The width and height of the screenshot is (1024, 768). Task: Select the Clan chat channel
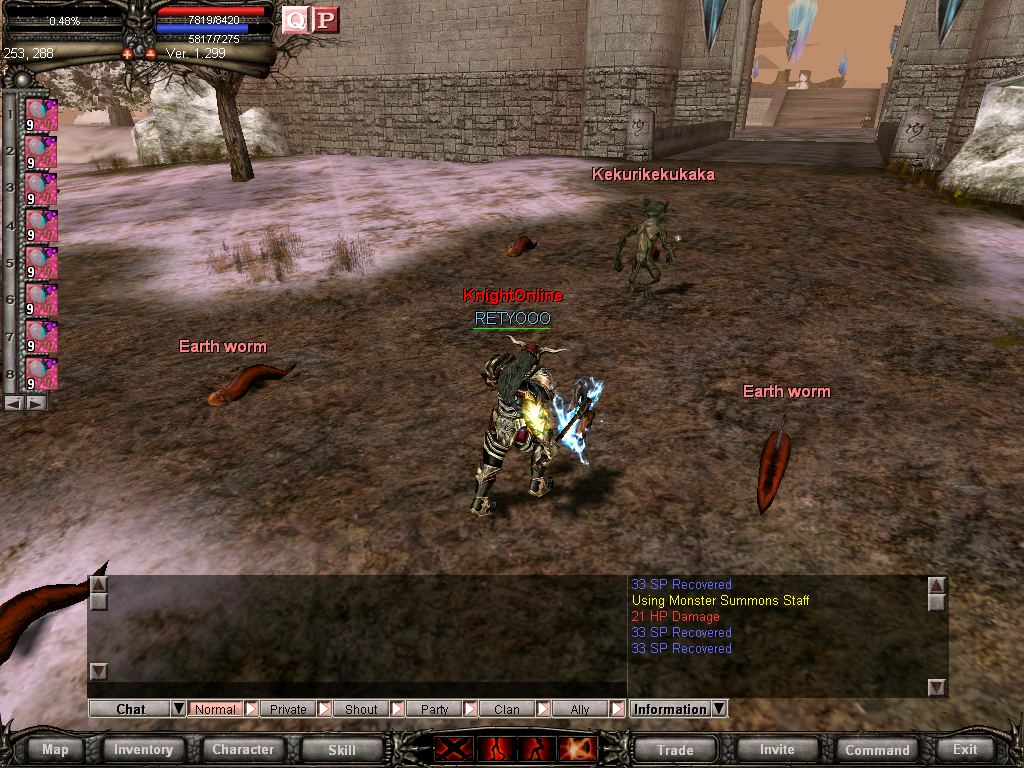coord(507,709)
